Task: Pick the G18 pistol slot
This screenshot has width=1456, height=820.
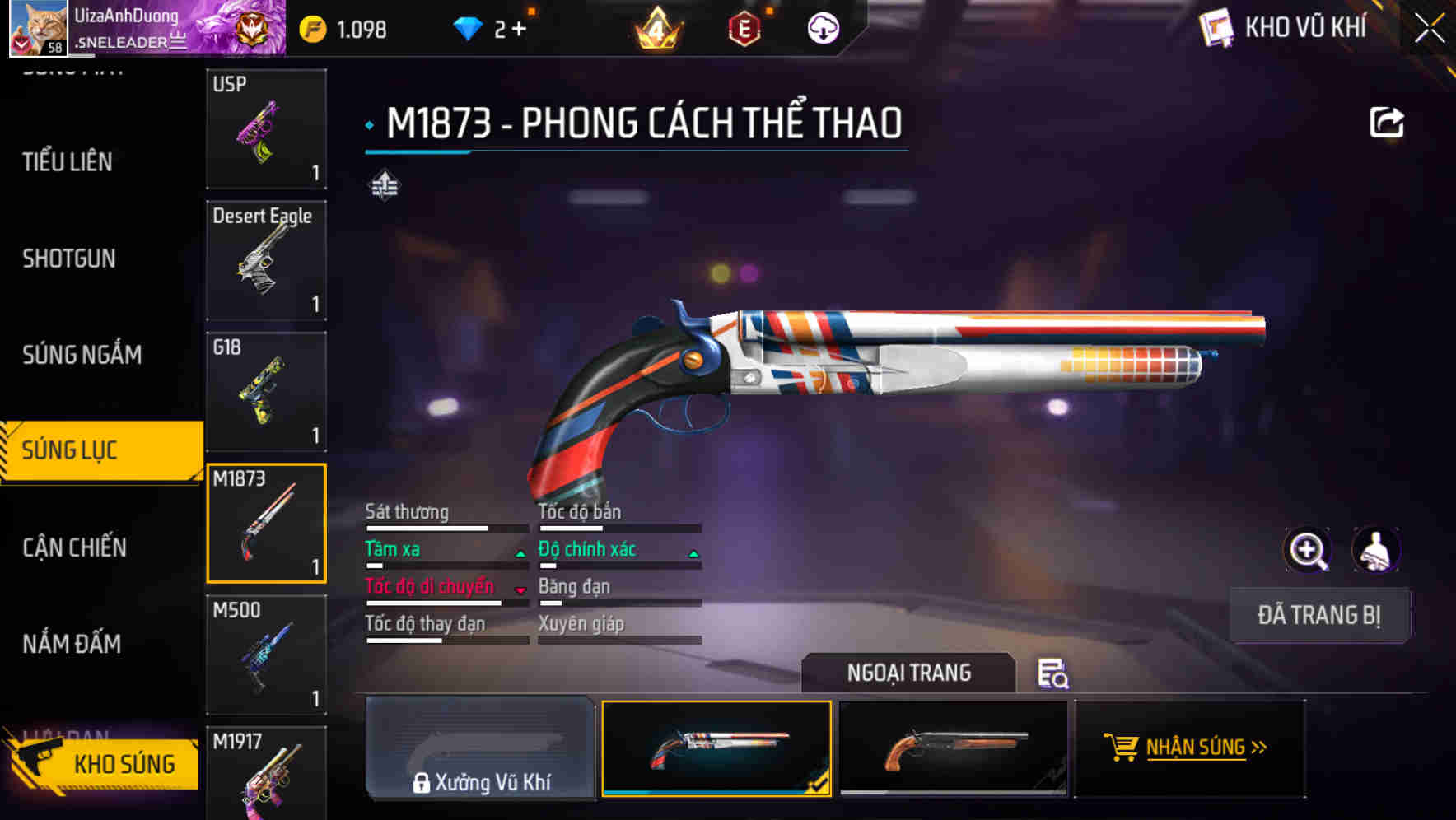Action: tap(266, 392)
